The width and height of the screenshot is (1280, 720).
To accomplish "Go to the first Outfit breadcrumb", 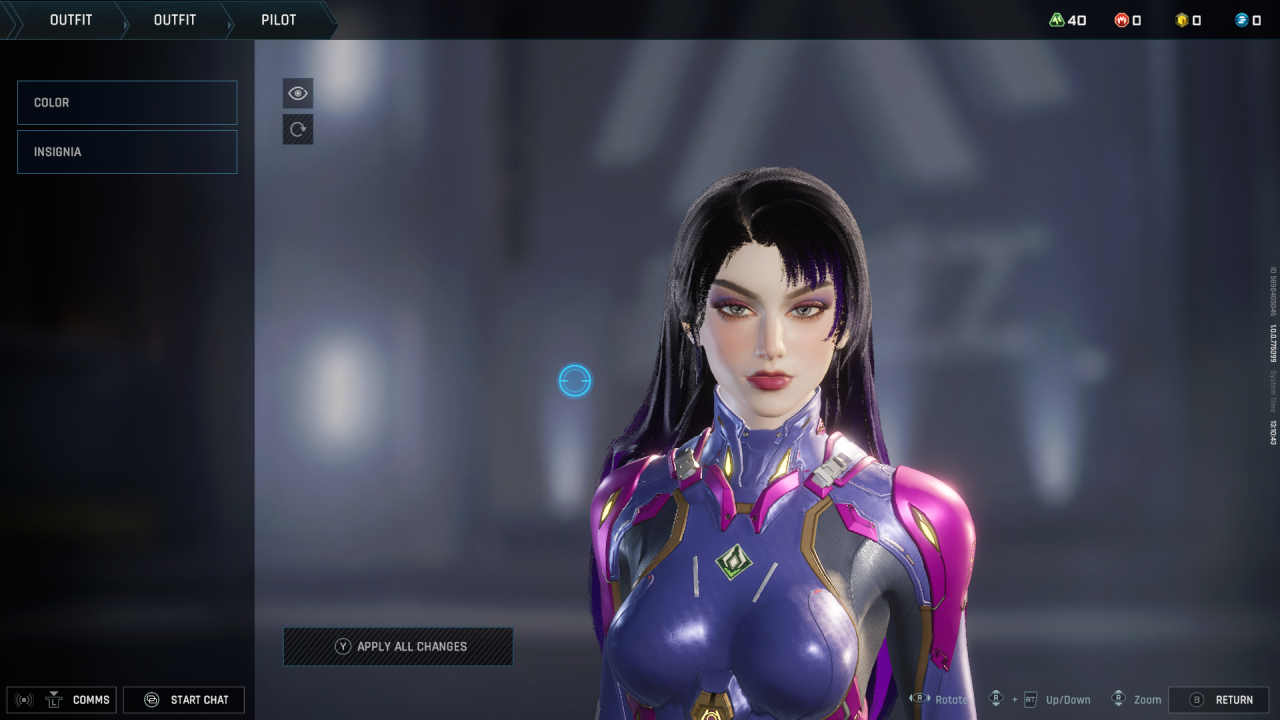I will [x=71, y=20].
